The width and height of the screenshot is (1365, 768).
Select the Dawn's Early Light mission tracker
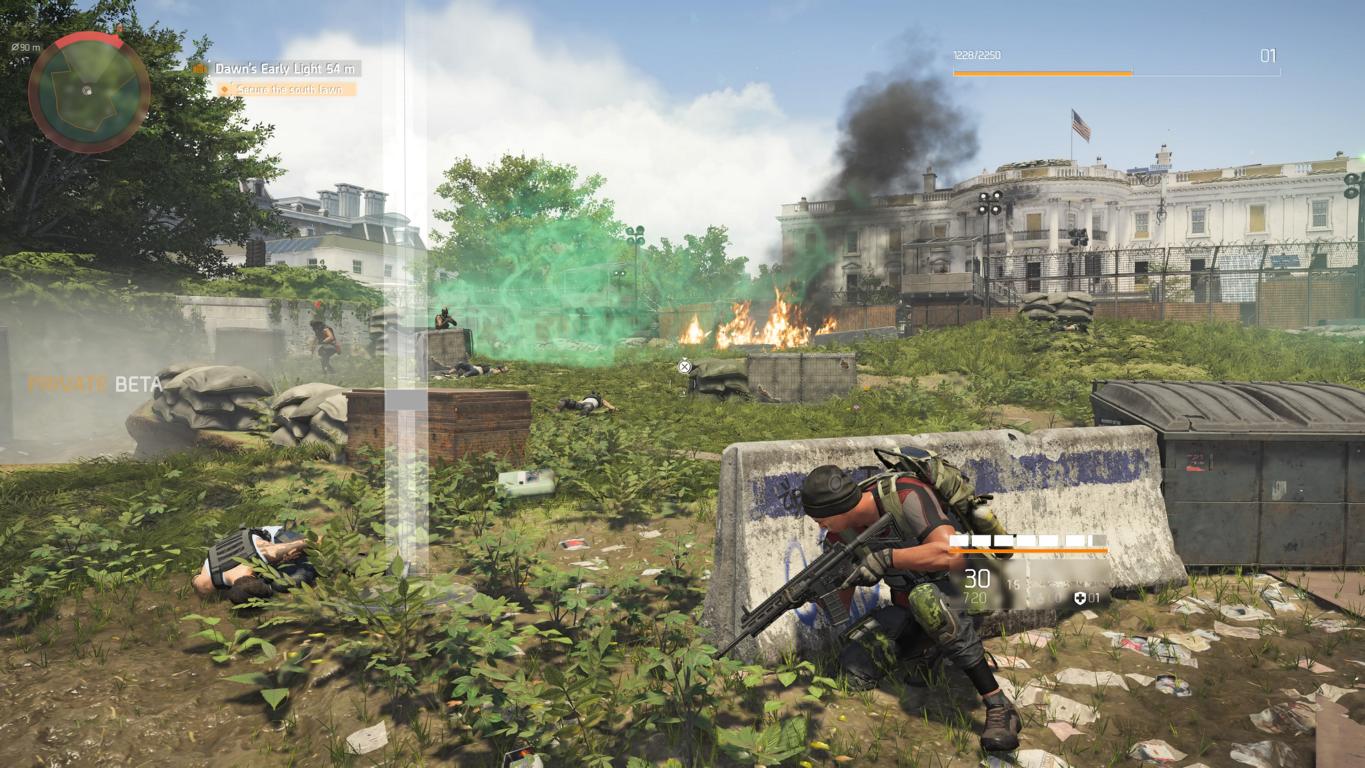(x=286, y=69)
